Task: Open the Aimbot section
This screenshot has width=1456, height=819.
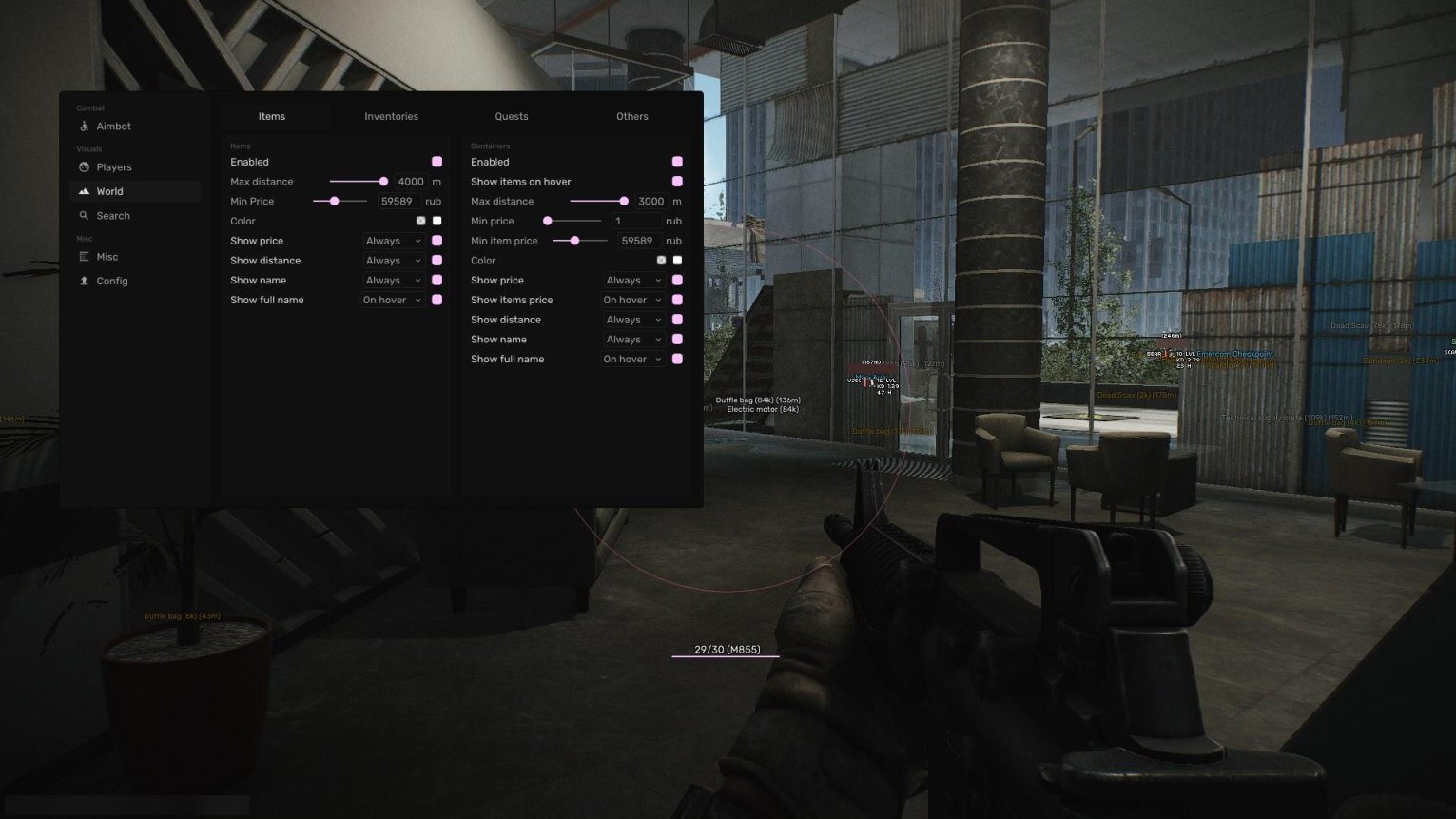Action: [113, 127]
